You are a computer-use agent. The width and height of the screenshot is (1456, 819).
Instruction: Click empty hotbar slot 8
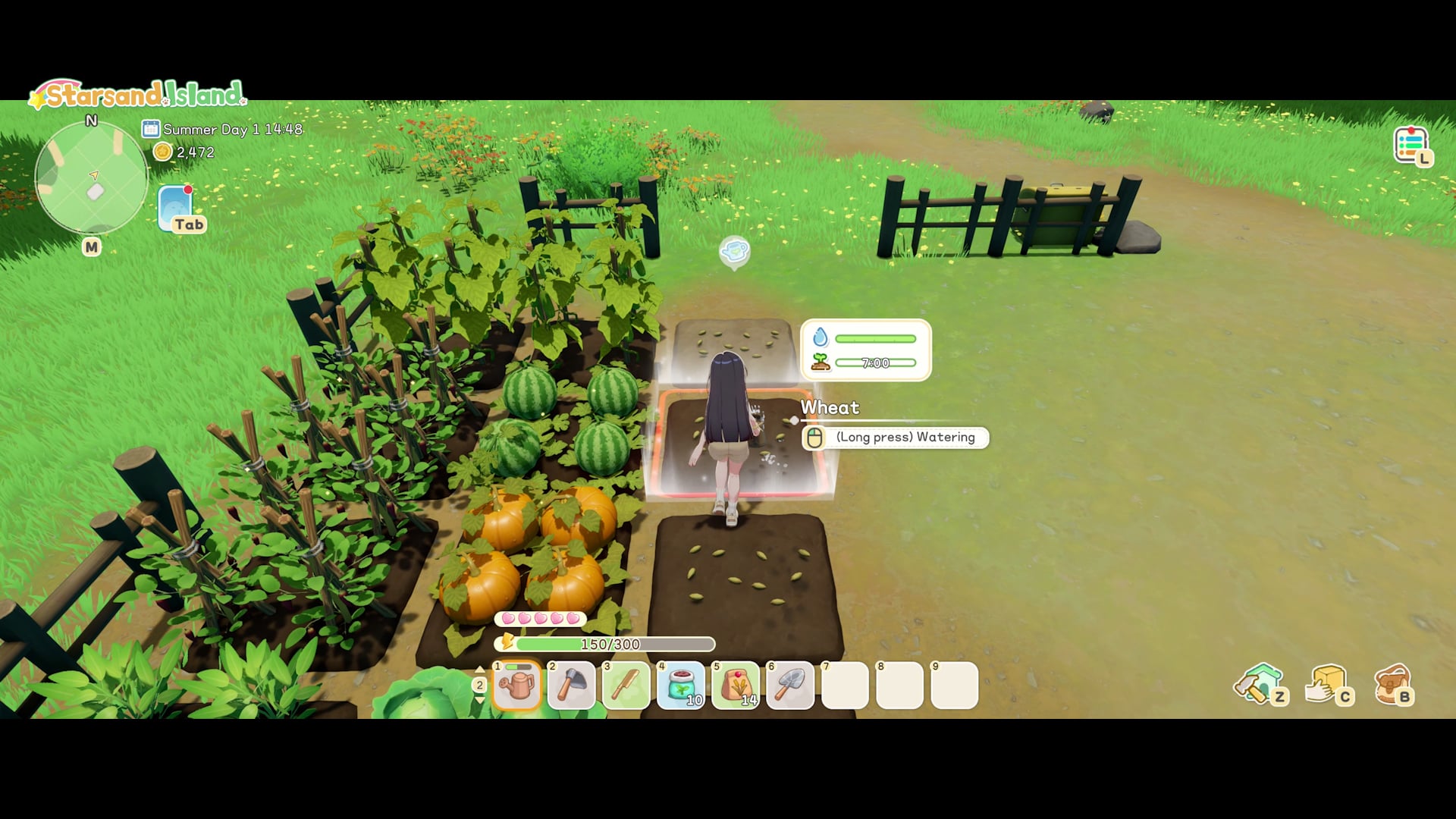point(900,685)
